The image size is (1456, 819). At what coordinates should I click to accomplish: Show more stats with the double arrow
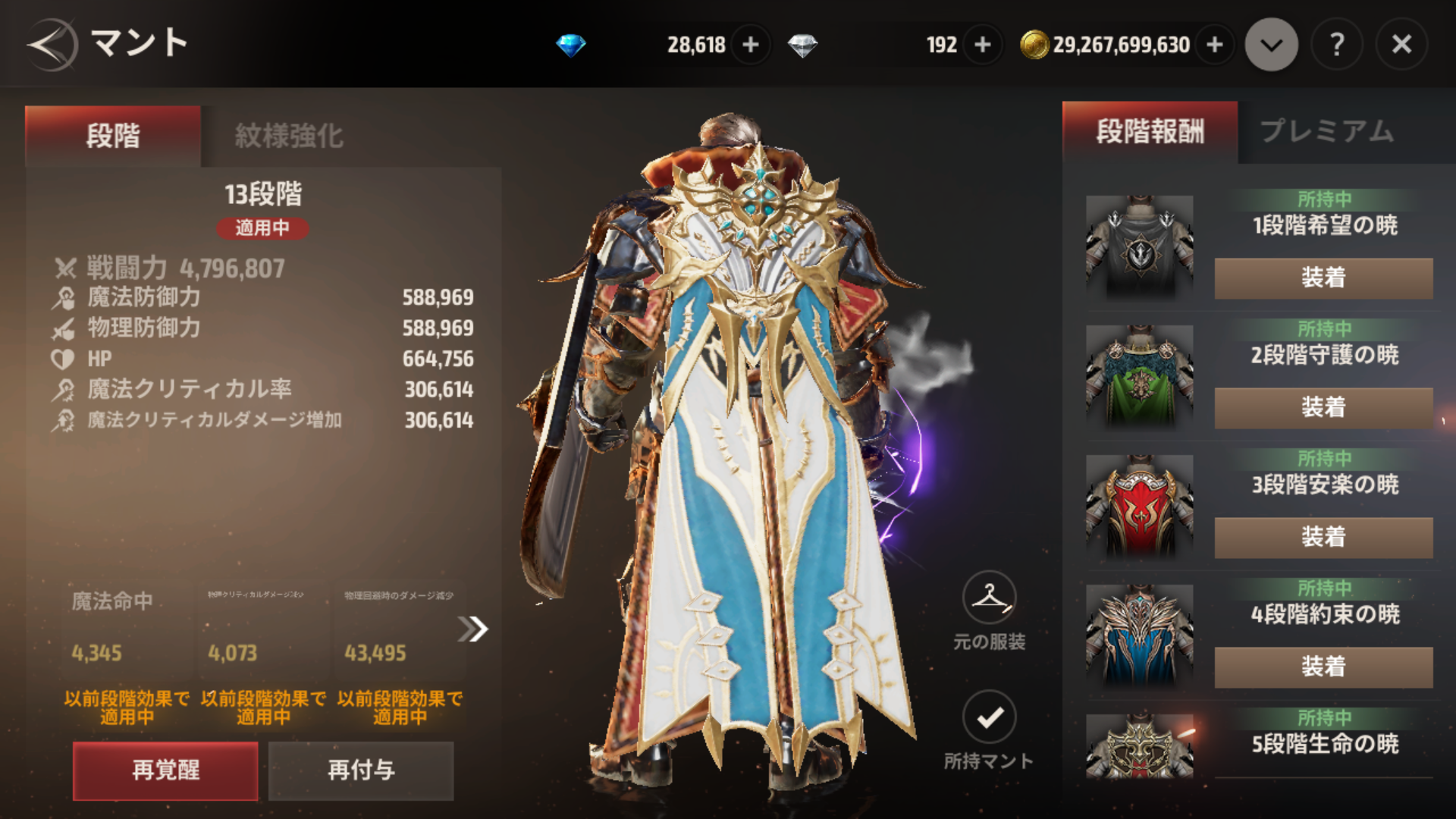tap(473, 629)
